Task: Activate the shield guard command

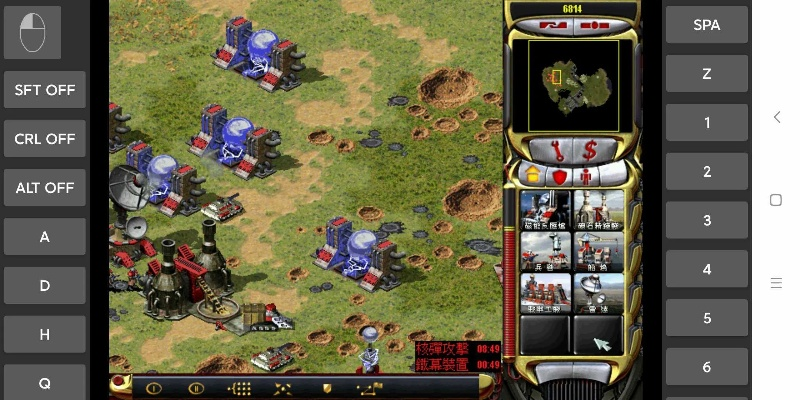Action: pyautogui.click(x=326, y=388)
